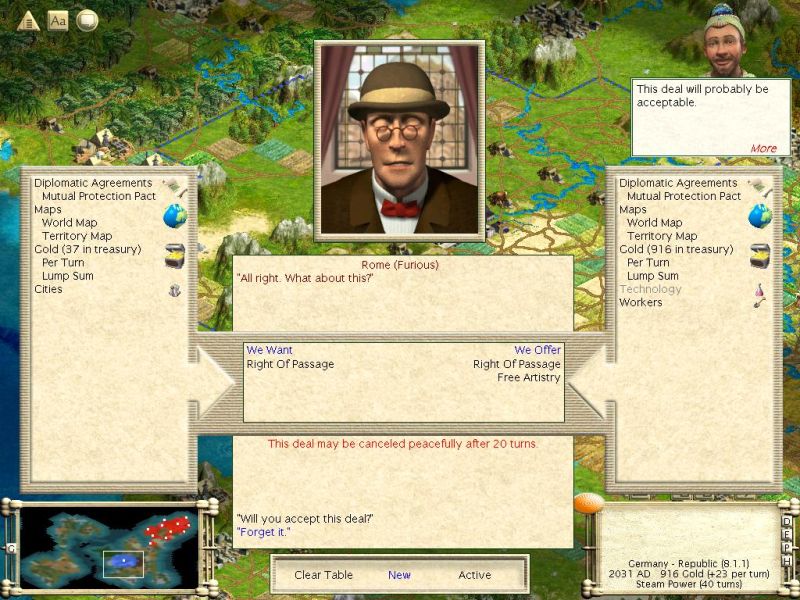This screenshot has width=800, height=600.
Task: Select our Gold (916 in treasury) entry
Action: click(676, 249)
